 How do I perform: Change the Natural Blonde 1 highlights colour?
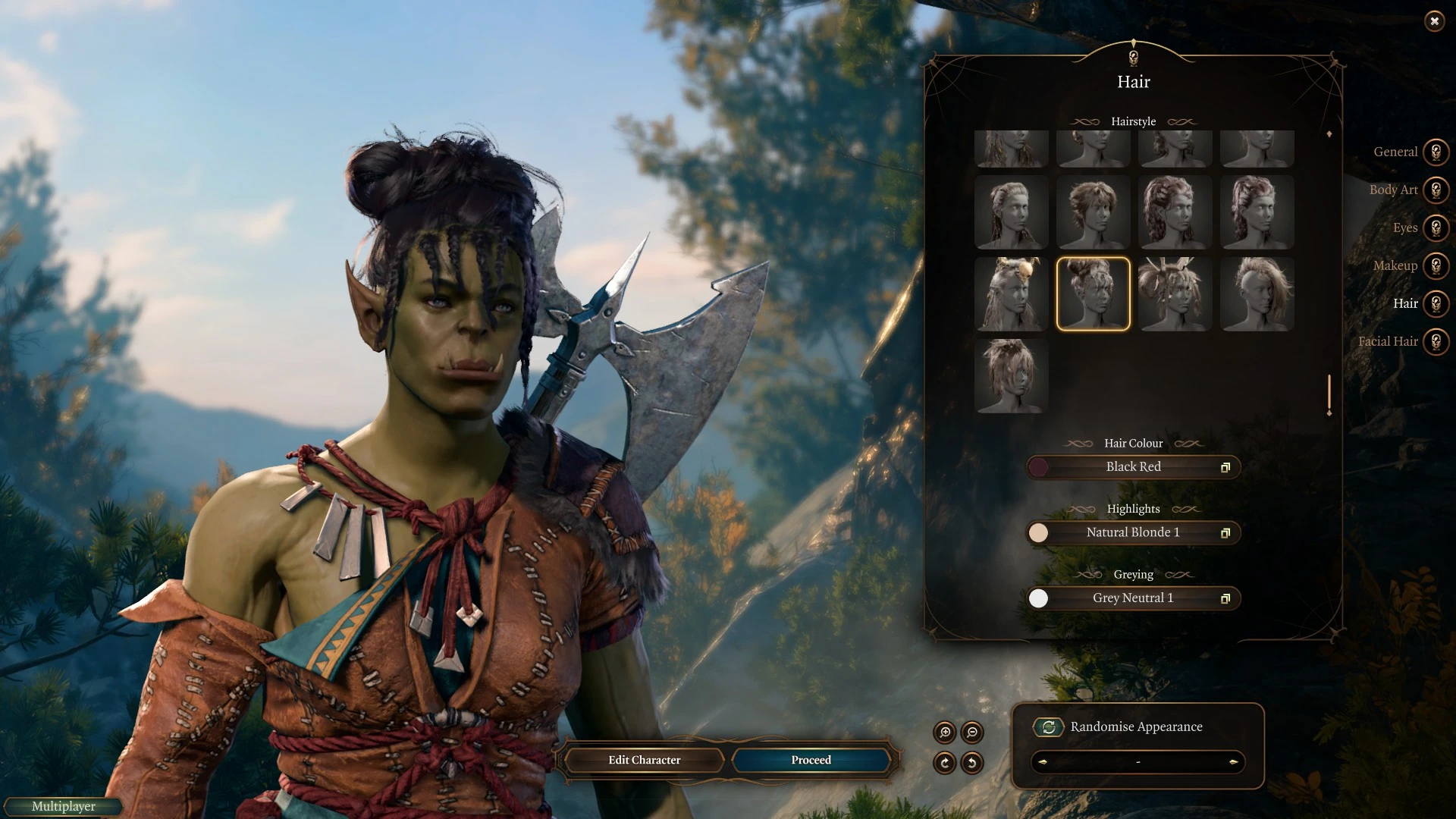coord(1133,532)
